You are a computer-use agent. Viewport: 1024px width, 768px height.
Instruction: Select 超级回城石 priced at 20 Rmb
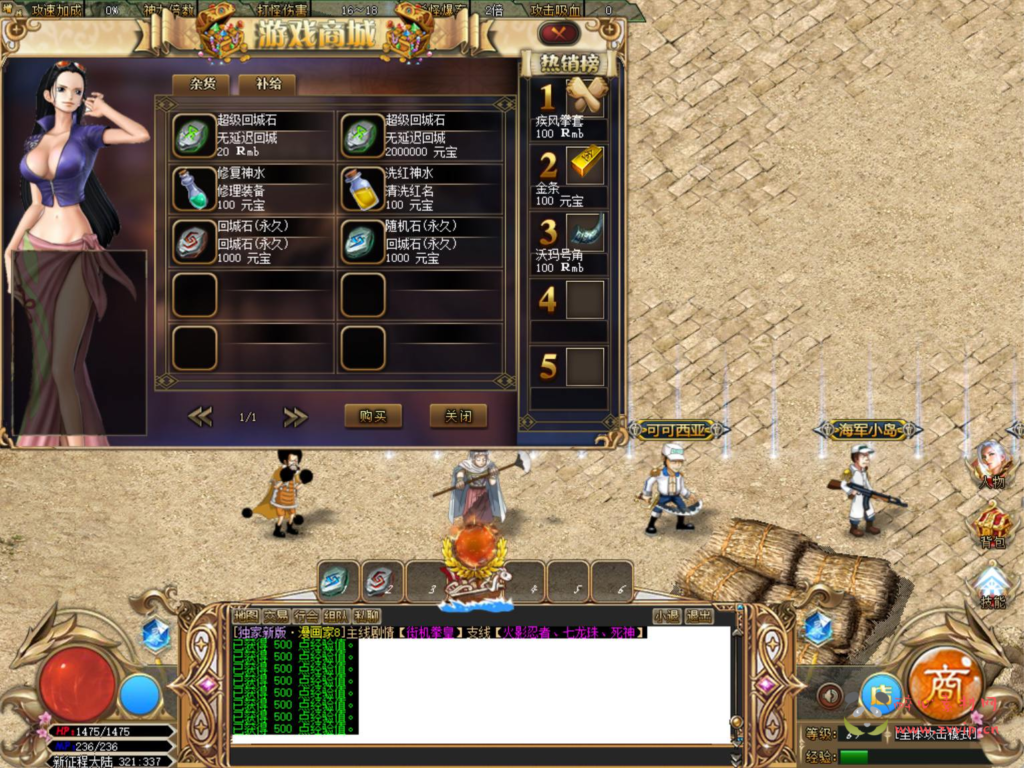[x=195, y=136]
